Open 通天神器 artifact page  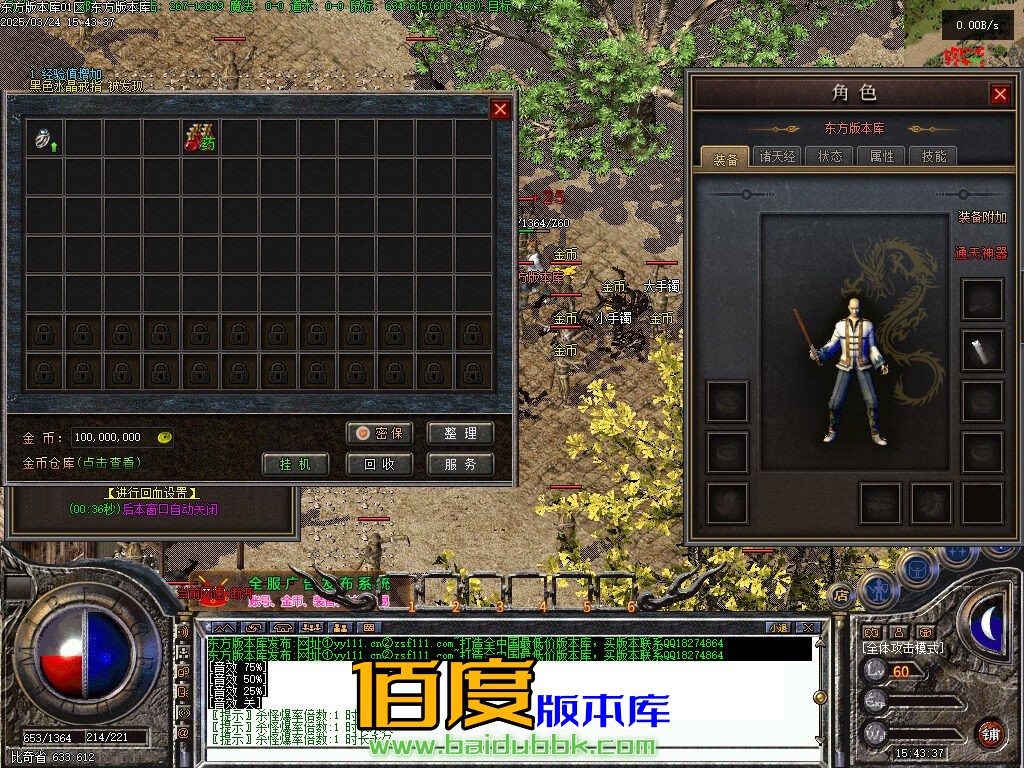point(981,254)
